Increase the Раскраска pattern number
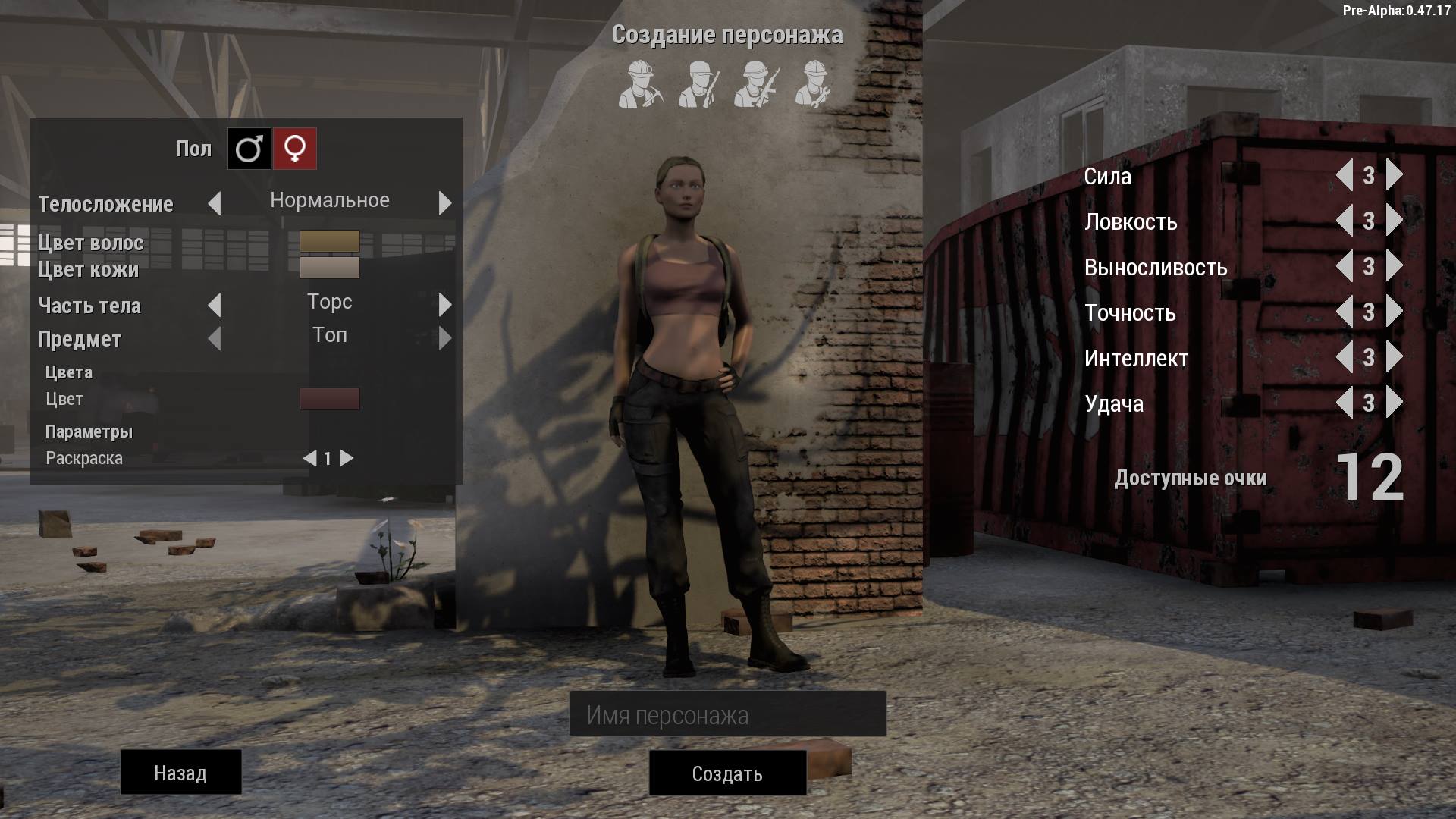The width and height of the screenshot is (1456, 819). (347, 458)
